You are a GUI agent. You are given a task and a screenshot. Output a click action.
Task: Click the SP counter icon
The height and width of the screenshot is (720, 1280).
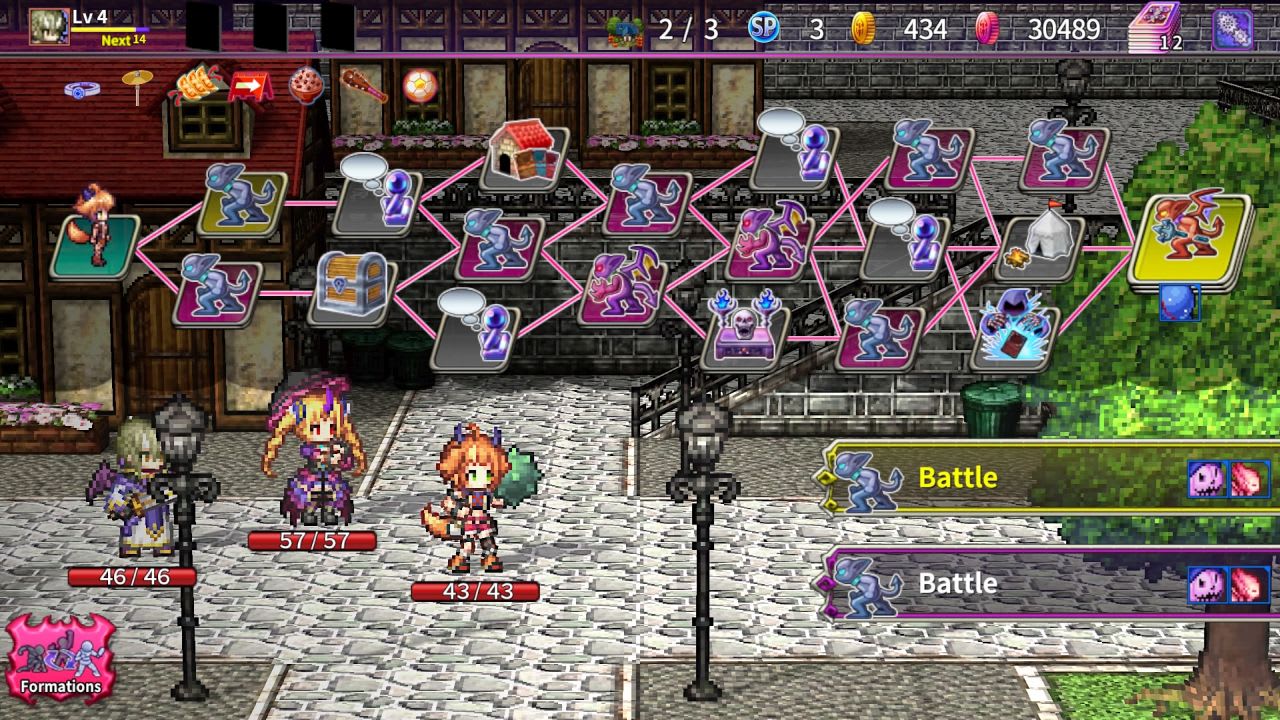(764, 29)
